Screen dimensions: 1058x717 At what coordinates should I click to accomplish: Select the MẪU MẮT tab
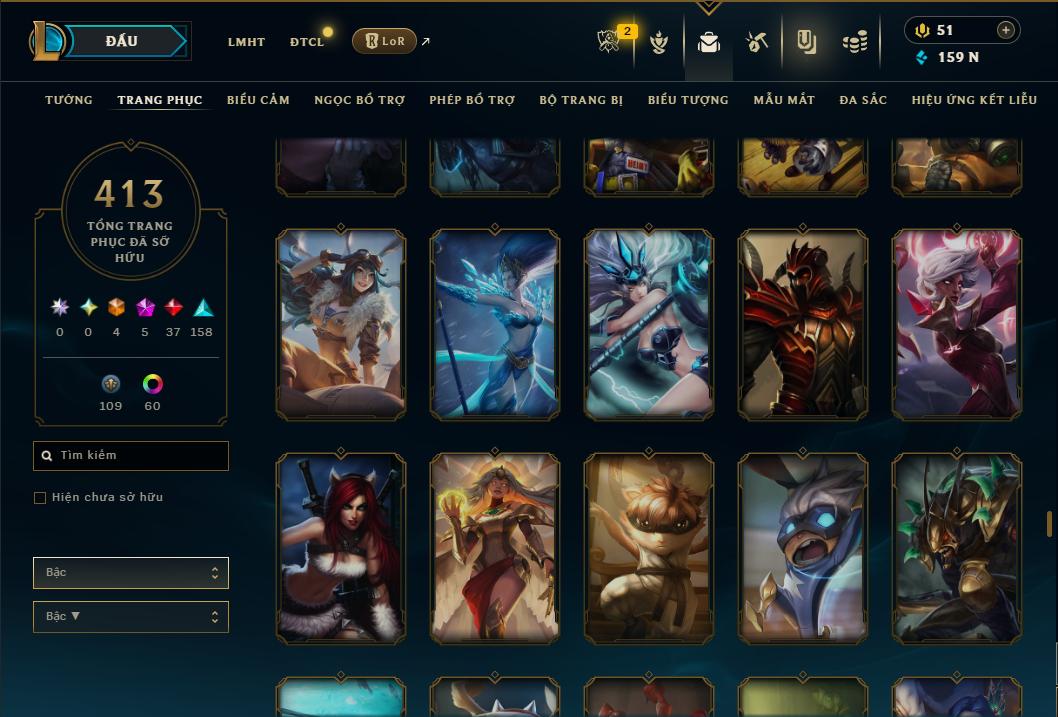(784, 100)
